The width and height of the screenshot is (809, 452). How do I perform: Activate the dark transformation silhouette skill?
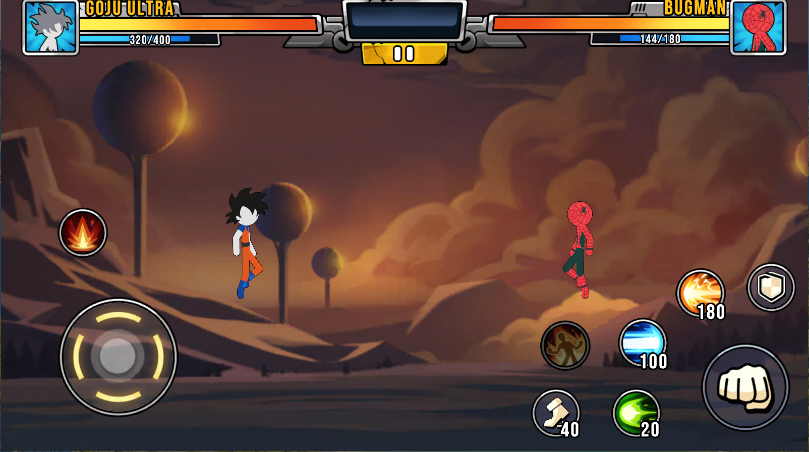(x=565, y=345)
